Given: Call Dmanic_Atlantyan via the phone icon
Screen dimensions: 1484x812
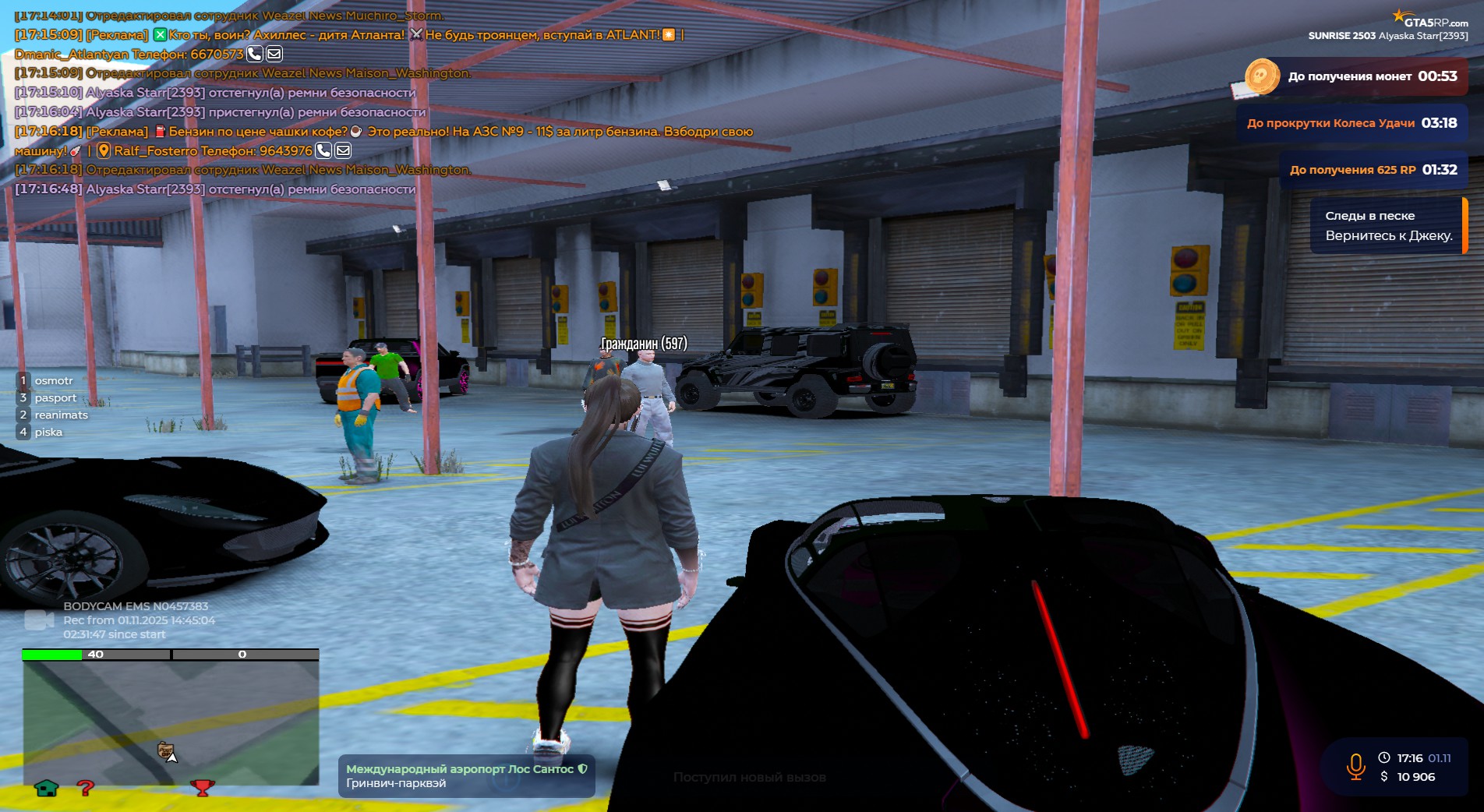Looking at the screenshot, I should [255, 55].
